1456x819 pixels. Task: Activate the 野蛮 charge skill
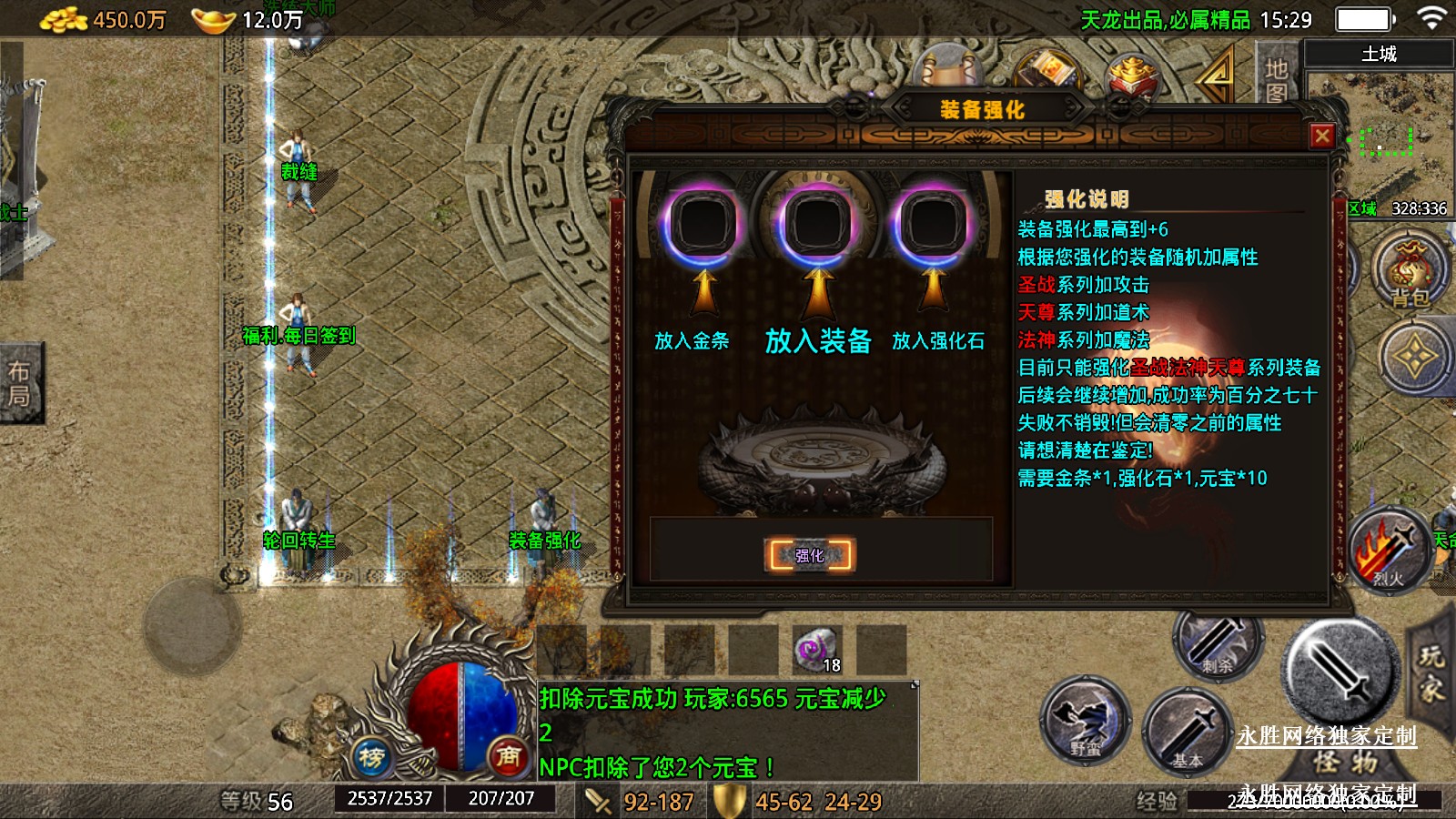1086,721
